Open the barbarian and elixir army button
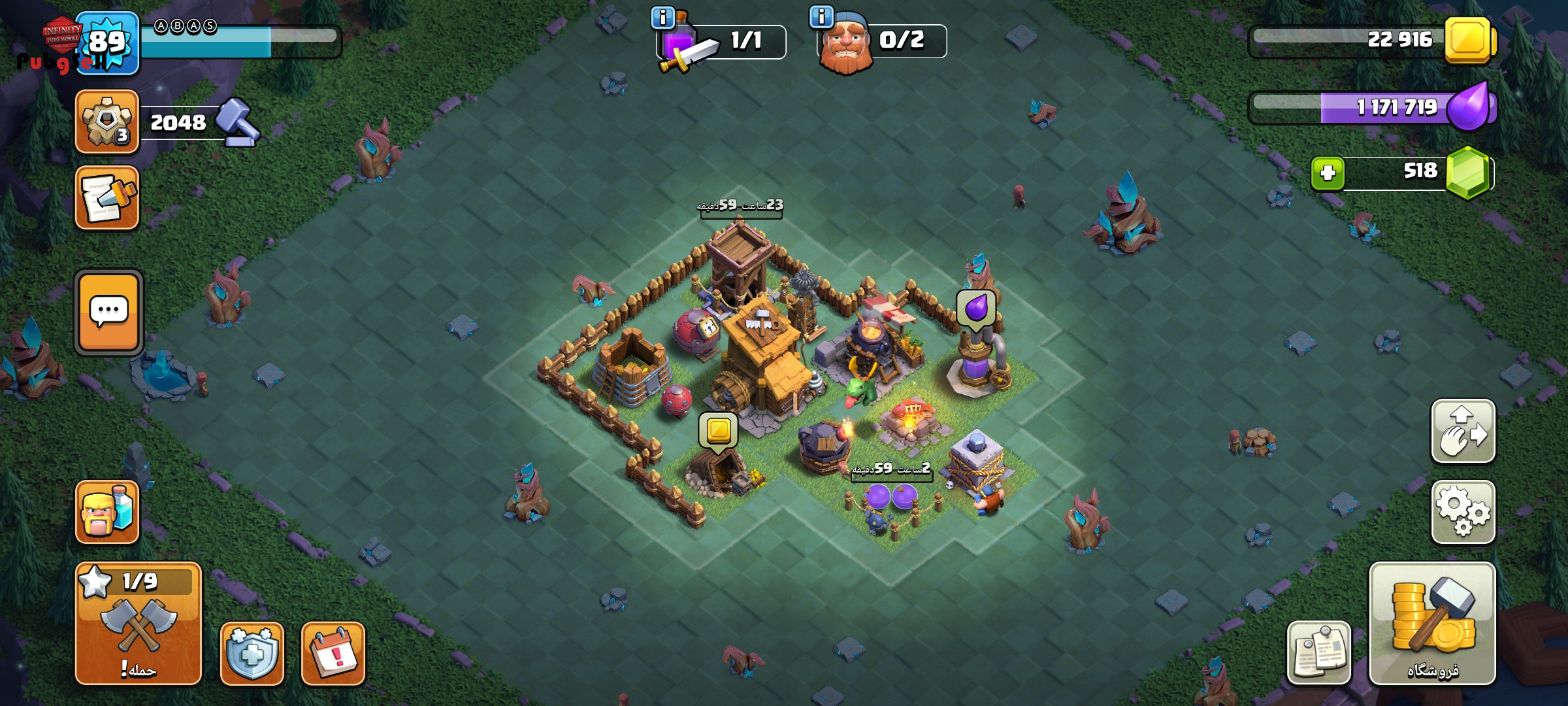 pos(107,512)
